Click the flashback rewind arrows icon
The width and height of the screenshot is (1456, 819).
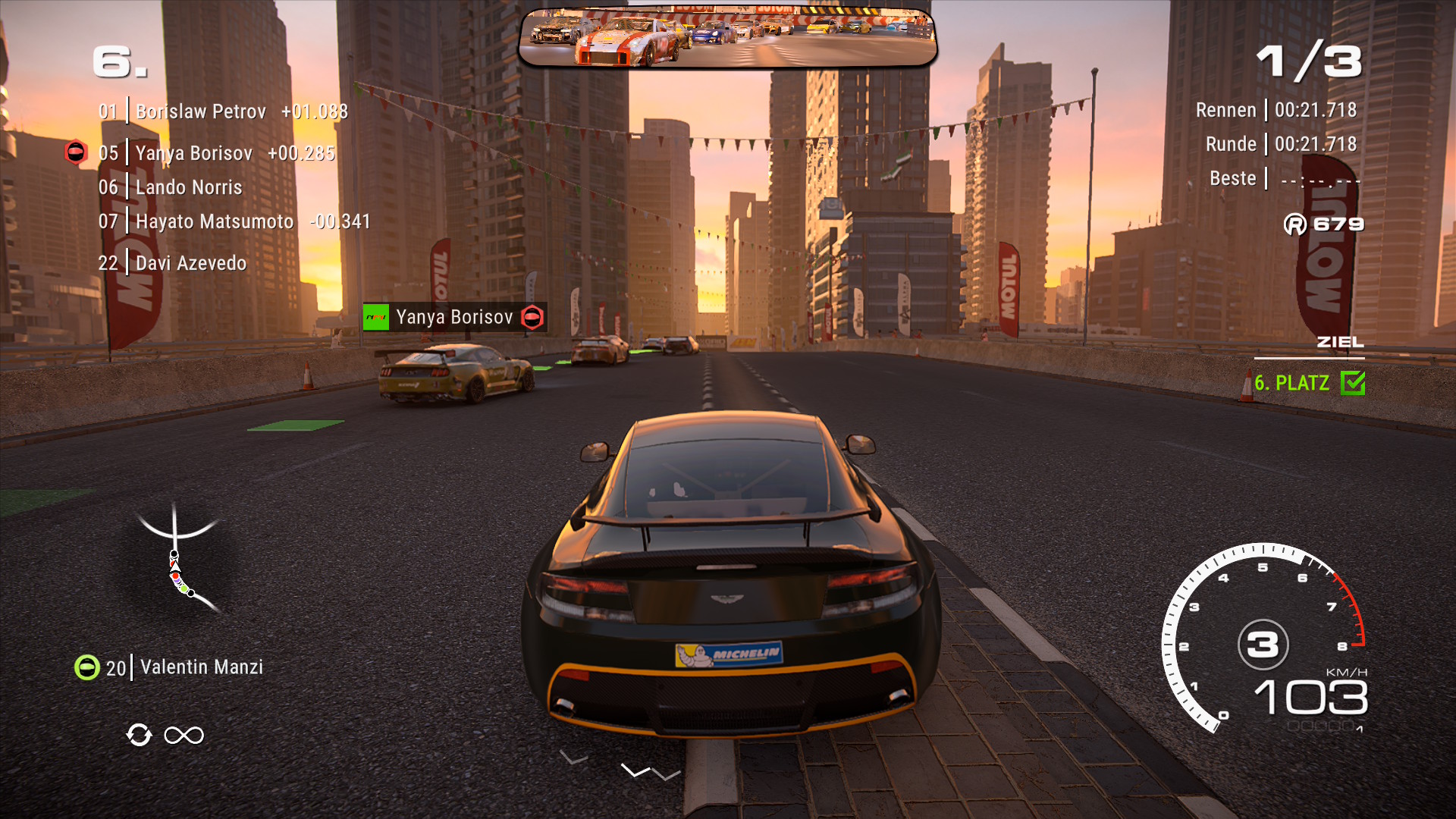(x=139, y=735)
